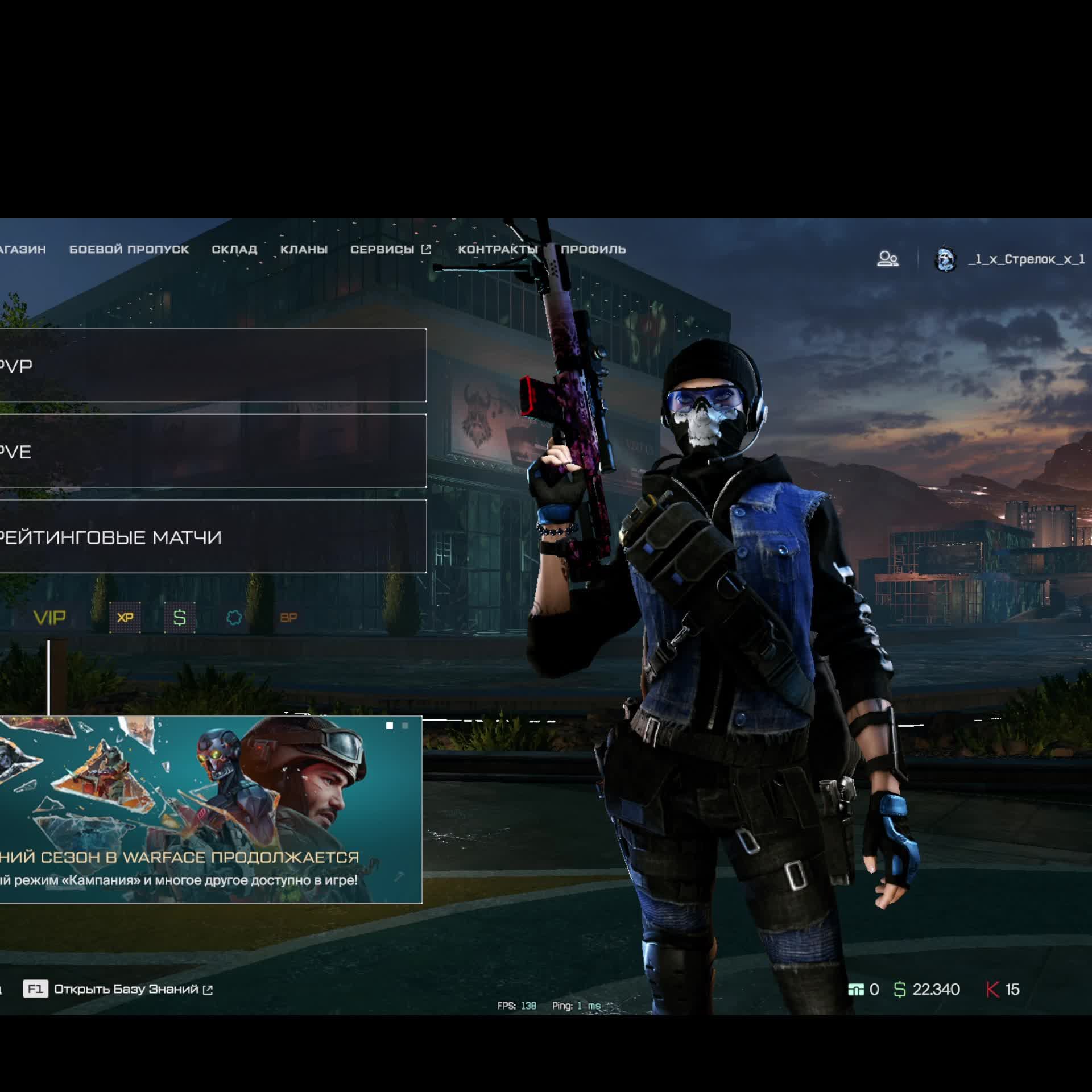This screenshot has height=1092, width=1092.
Task: Select the XP booster icon
Action: pos(125,618)
